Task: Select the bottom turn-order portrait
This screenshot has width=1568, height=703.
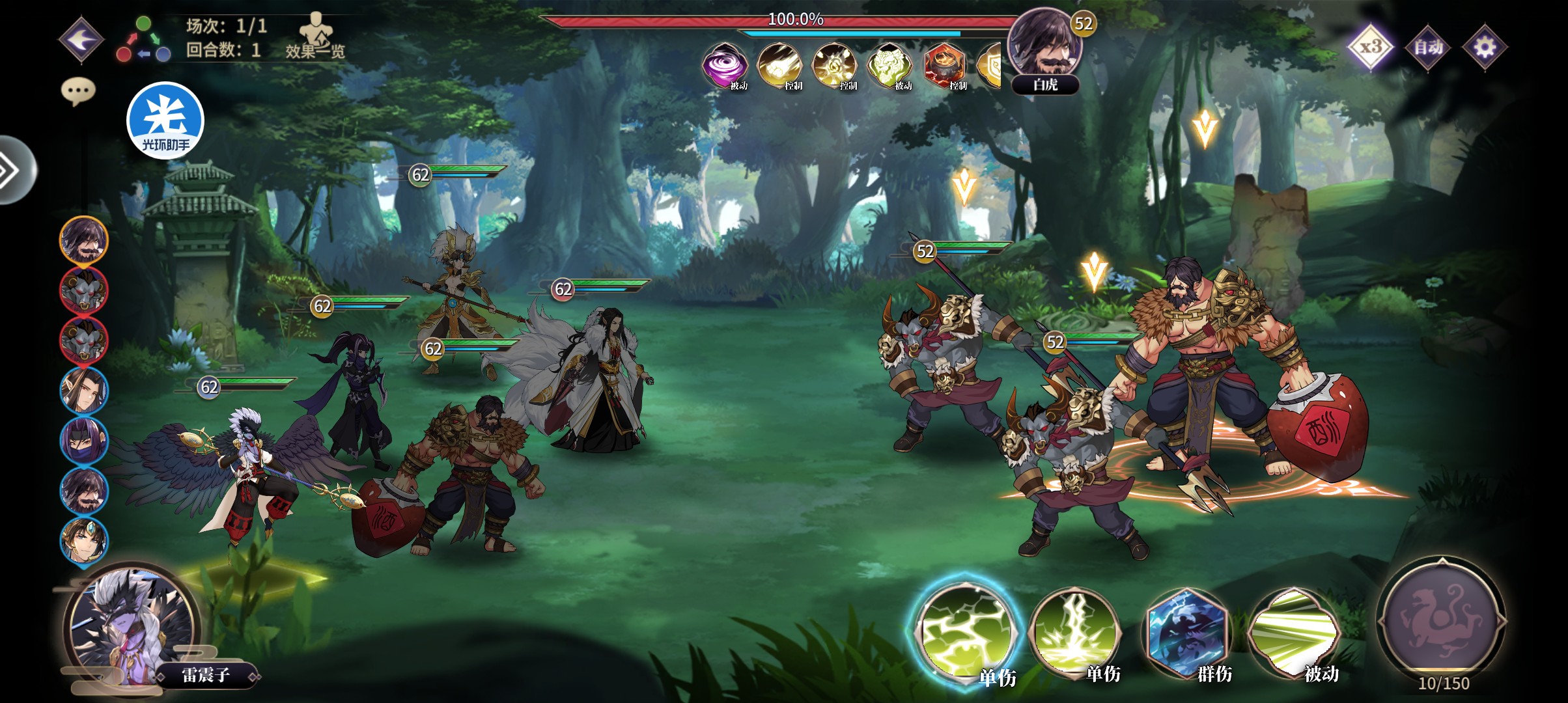Action: click(84, 540)
